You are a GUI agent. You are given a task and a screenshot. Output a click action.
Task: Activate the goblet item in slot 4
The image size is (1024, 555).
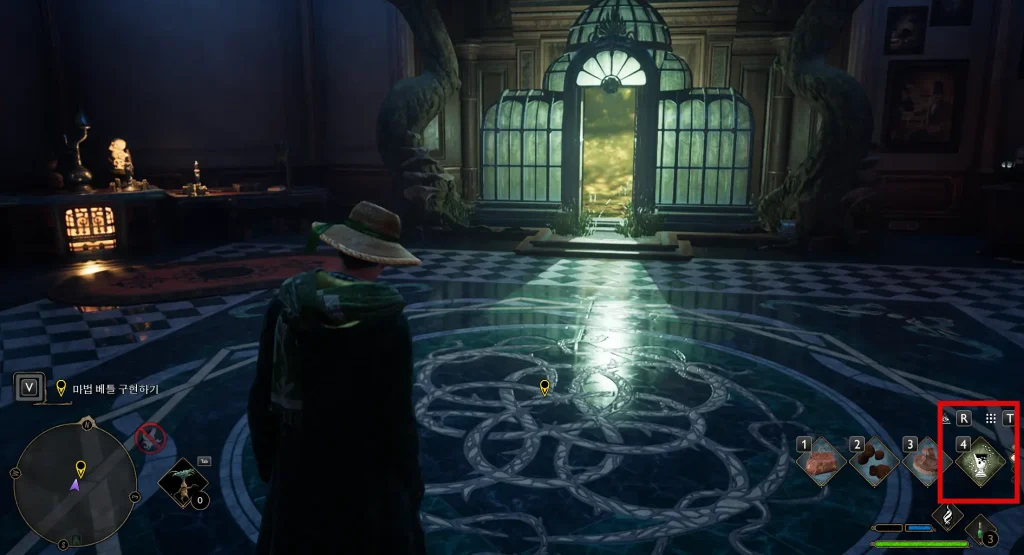(982, 463)
